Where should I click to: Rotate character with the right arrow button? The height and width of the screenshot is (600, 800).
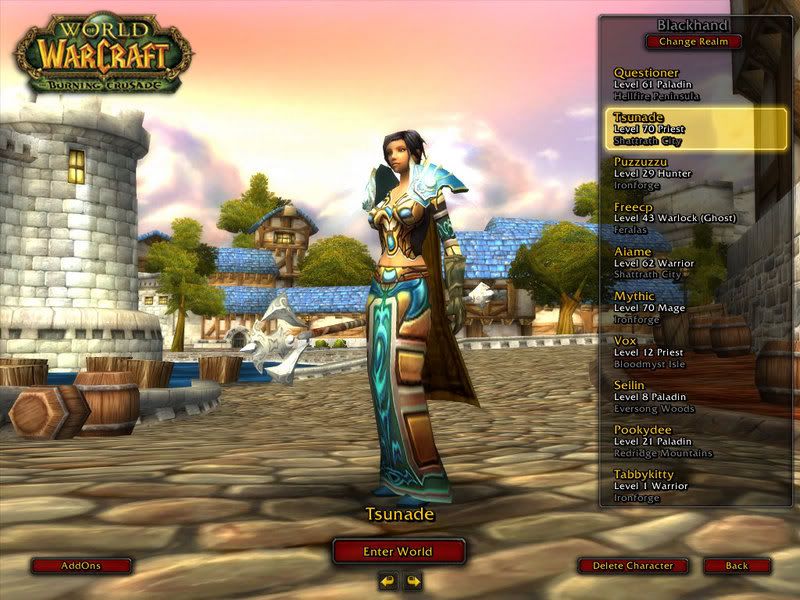pos(412,581)
